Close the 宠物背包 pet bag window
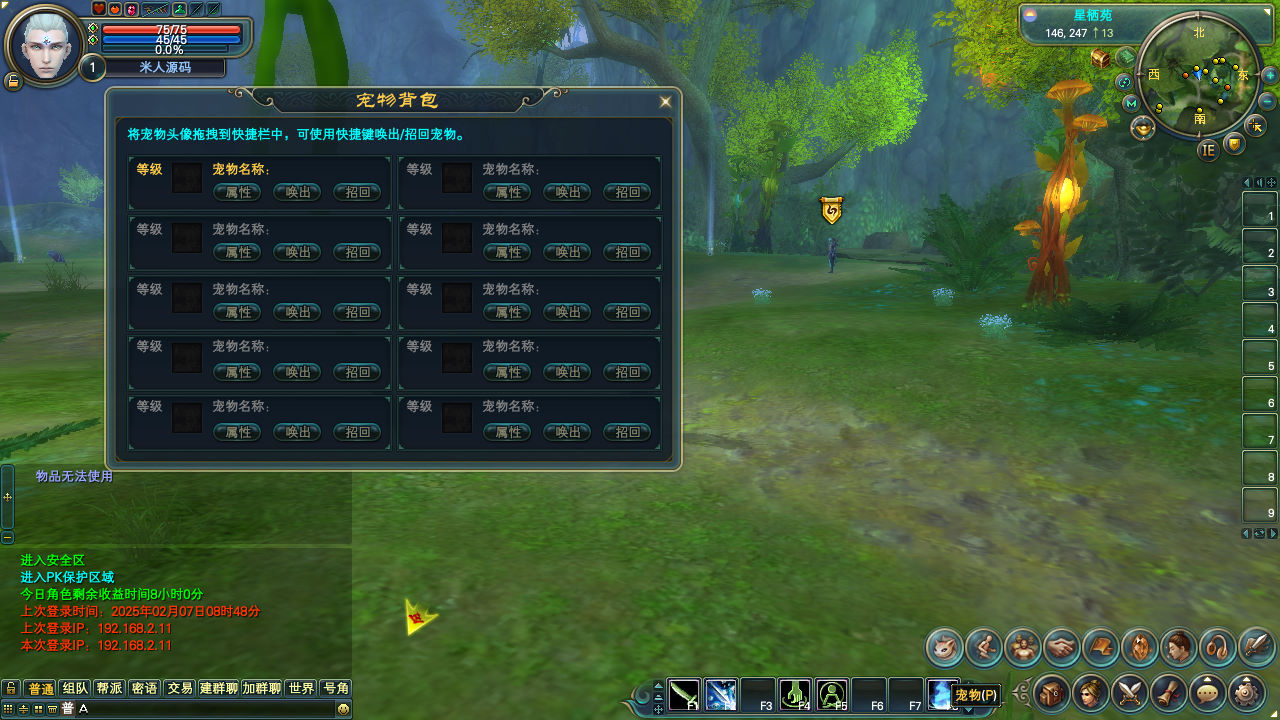 [x=665, y=101]
